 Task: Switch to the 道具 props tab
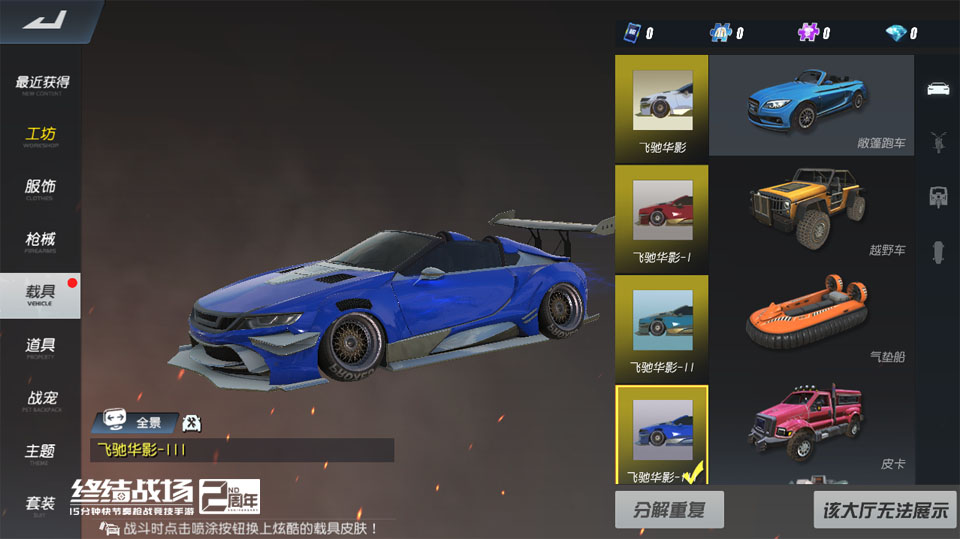[41, 347]
